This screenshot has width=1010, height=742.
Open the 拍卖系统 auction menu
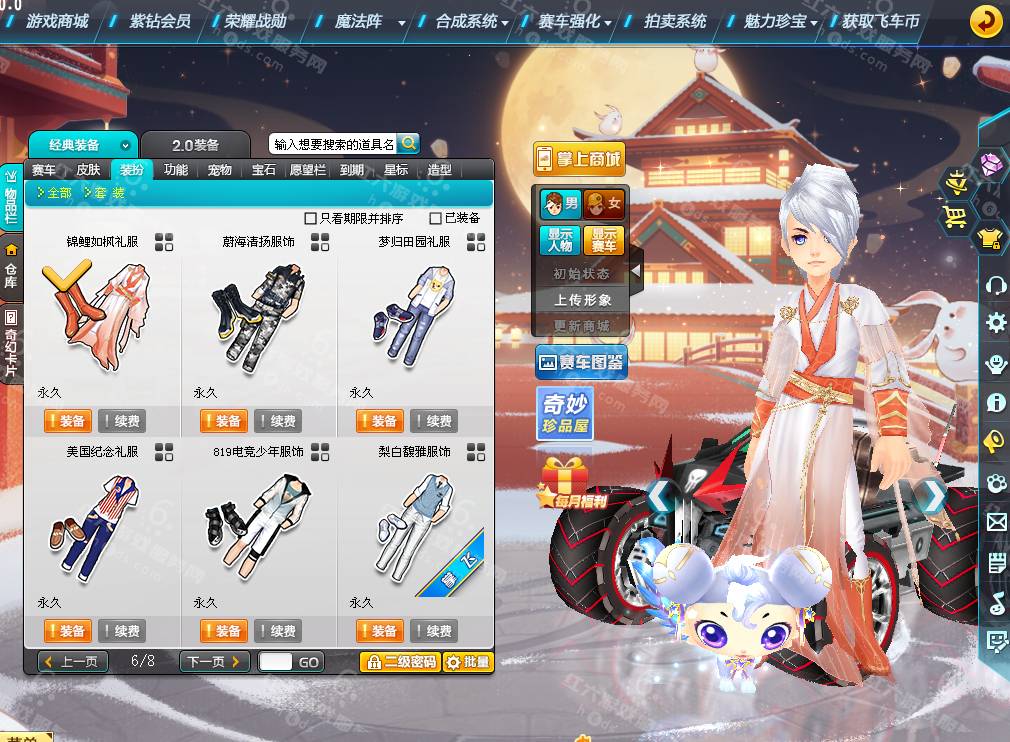click(675, 21)
